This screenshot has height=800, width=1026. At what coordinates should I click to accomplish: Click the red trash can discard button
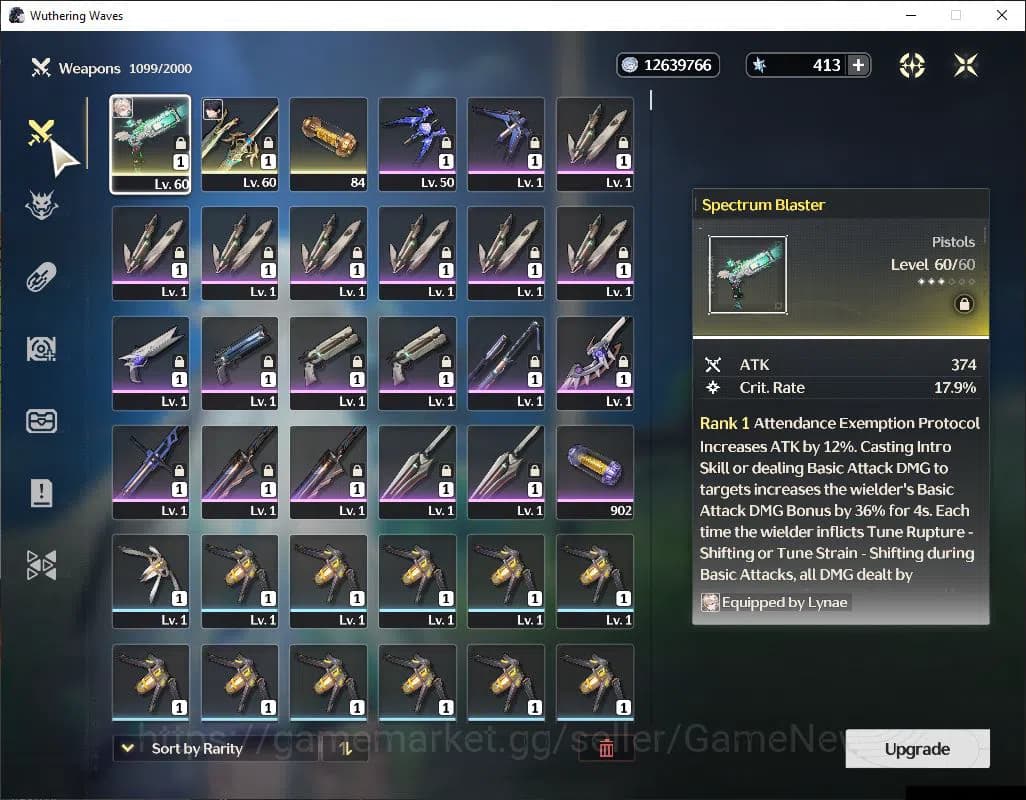click(x=605, y=748)
